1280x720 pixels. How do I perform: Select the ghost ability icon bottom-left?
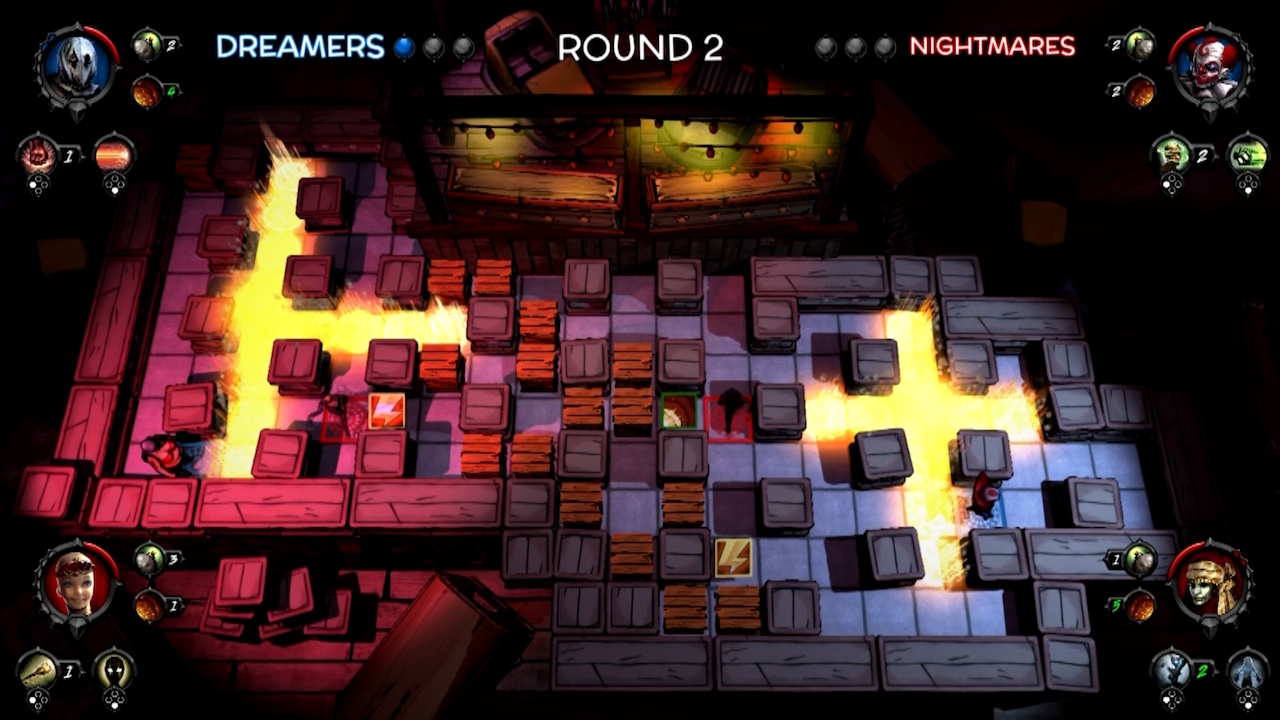pyautogui.click(x=115, y=671)
